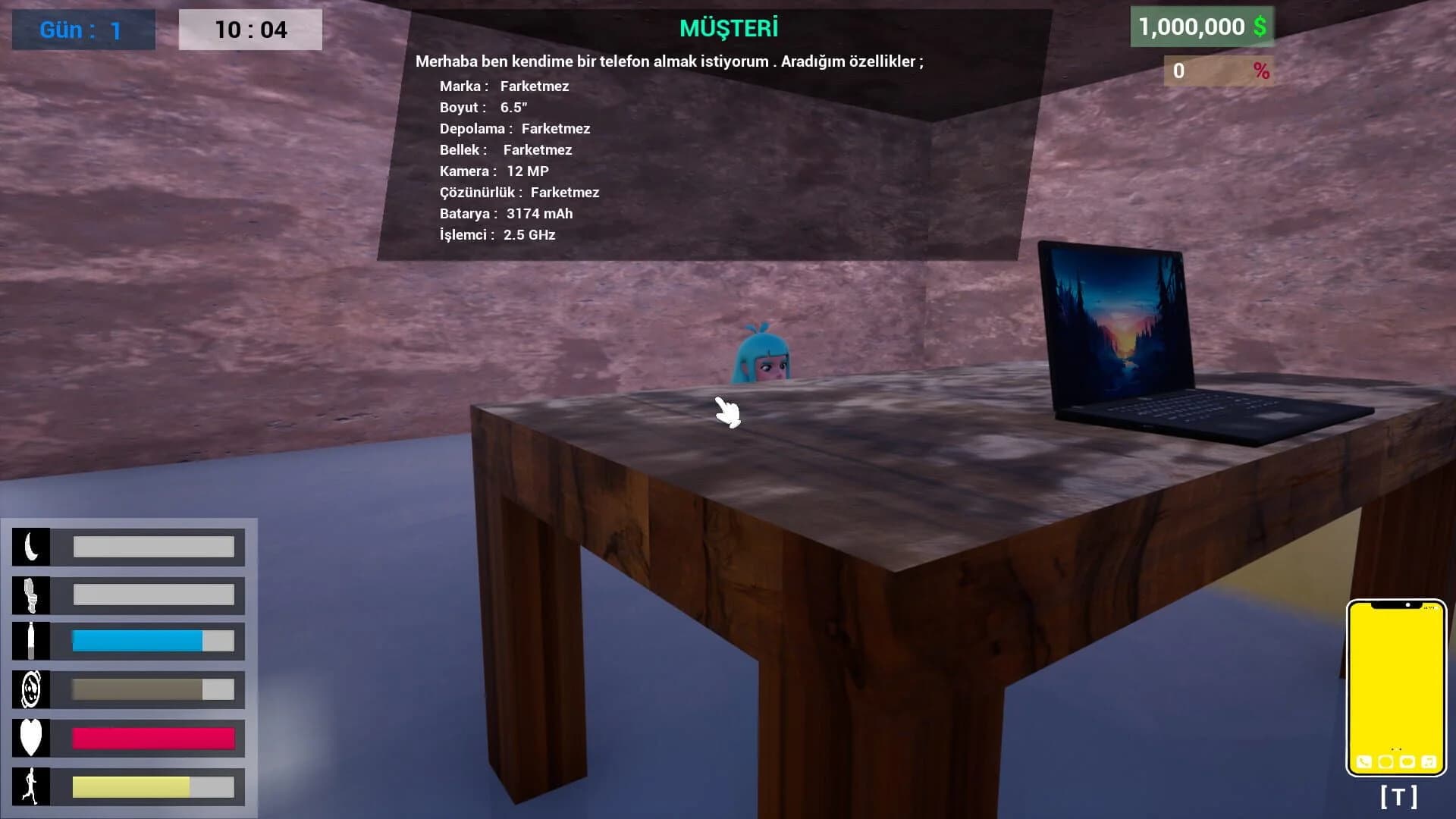The width and height of the screenshot is (1456, 819).
Task: Open the music app on the phone dock
Action: (1428, 761)
